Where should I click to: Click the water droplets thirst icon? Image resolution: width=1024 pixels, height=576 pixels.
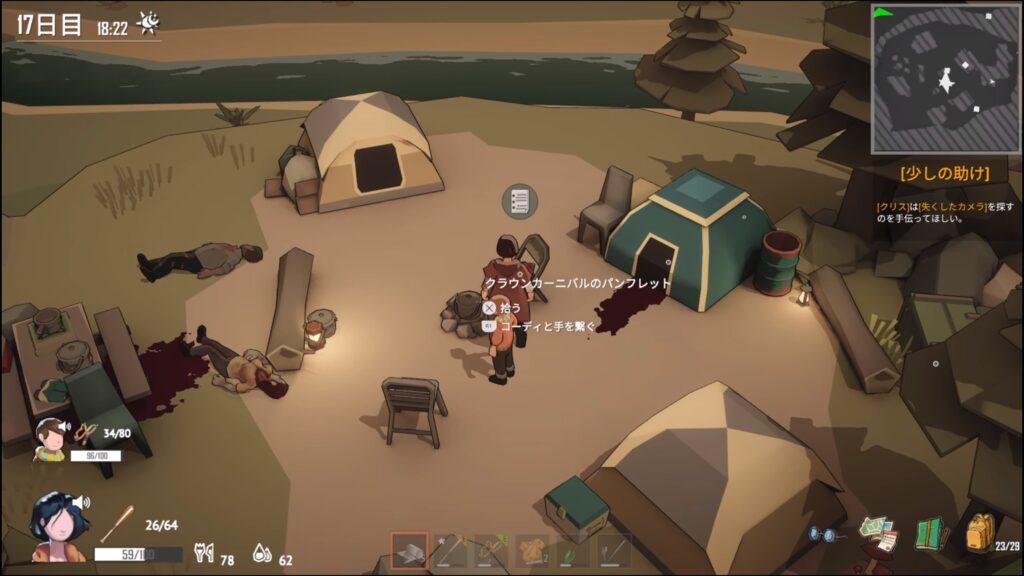click(261, 553)
